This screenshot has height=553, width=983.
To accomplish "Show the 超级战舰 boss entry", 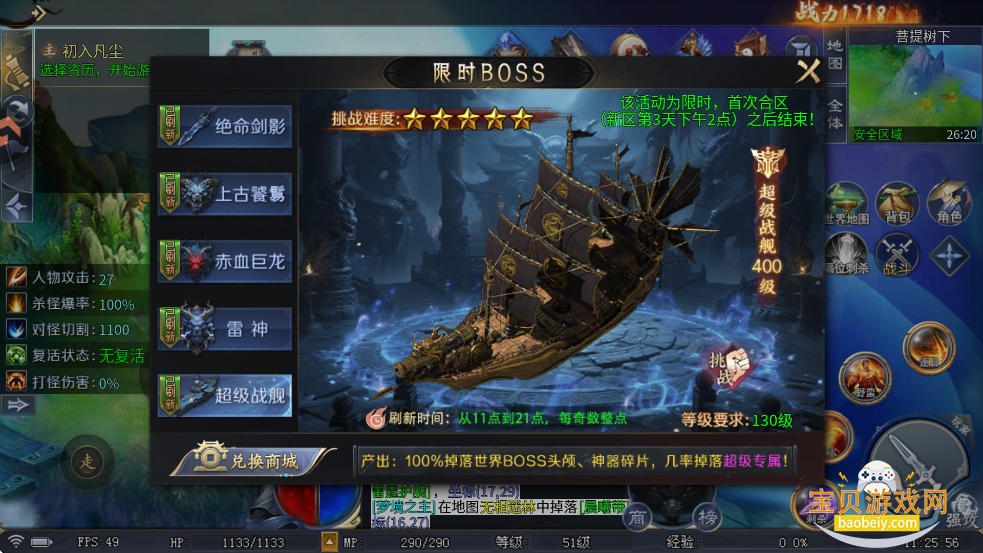I will click(x=225, y=395).
